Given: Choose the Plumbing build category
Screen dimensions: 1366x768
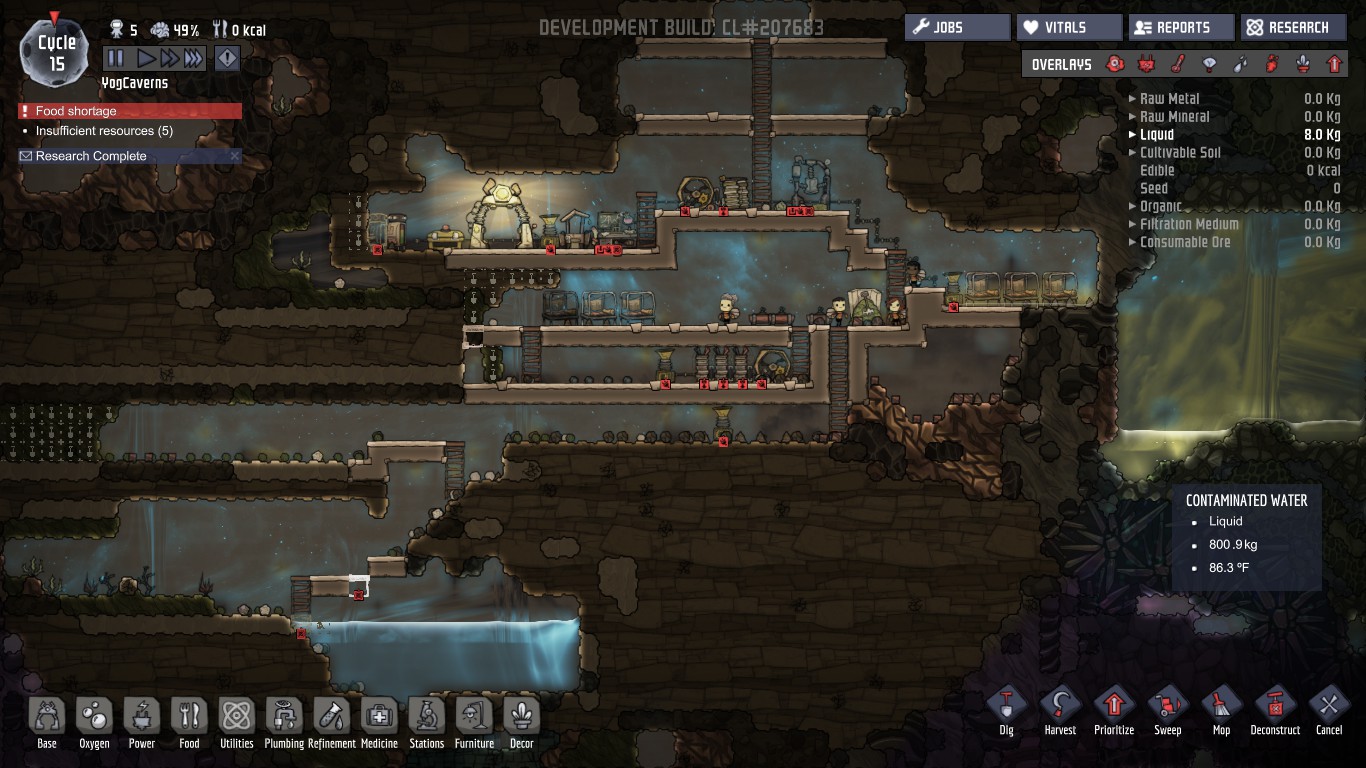Looking at the screenshot, I should coord(285,717).
